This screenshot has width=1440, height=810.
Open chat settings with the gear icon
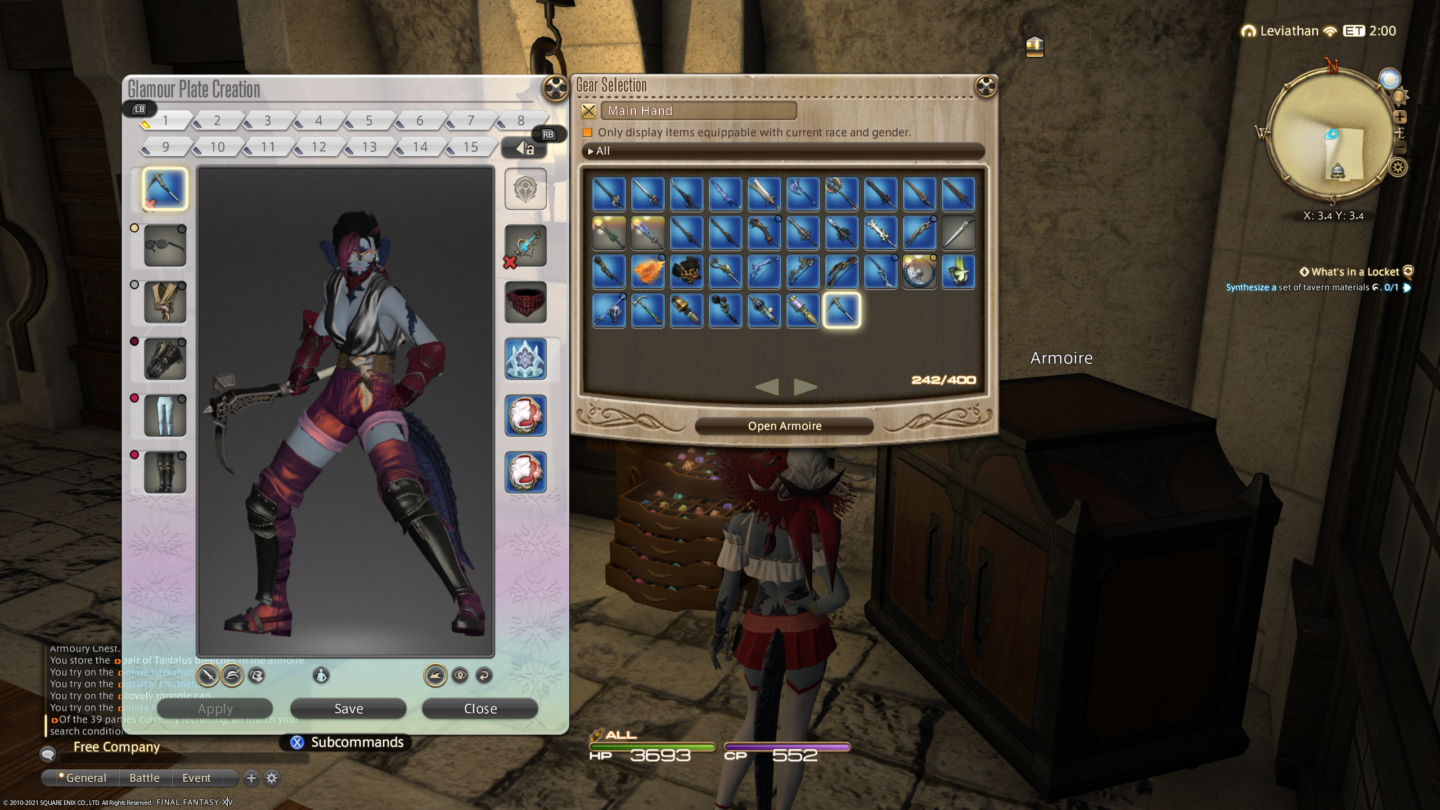[x=270, y=778]
